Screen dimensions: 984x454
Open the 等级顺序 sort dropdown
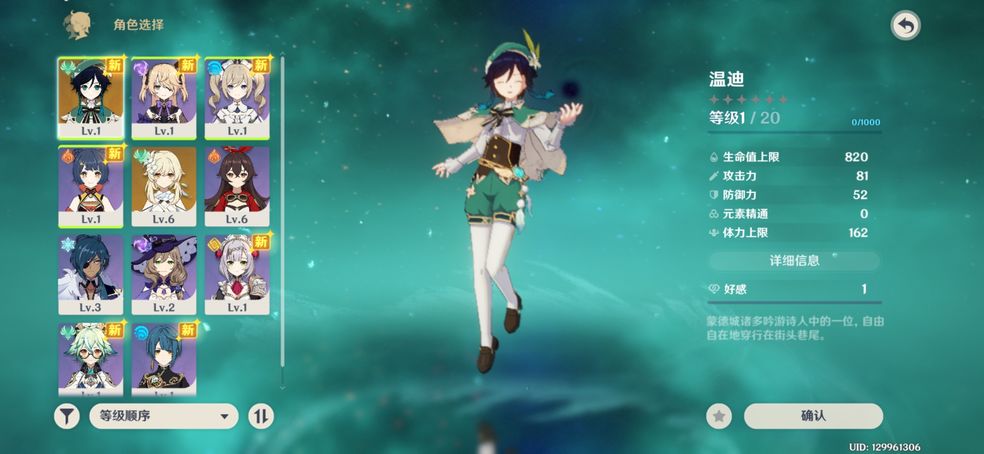(162, 416)
